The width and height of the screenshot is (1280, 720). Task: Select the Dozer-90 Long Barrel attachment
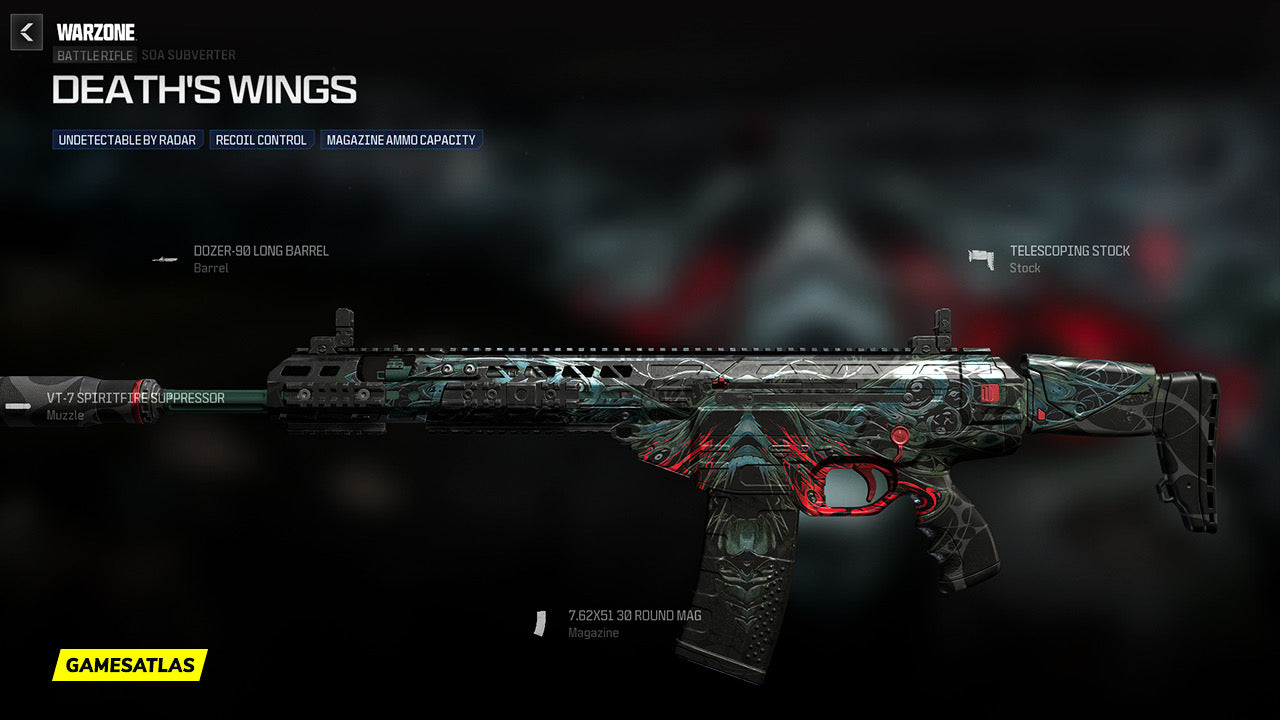(260, 251)
